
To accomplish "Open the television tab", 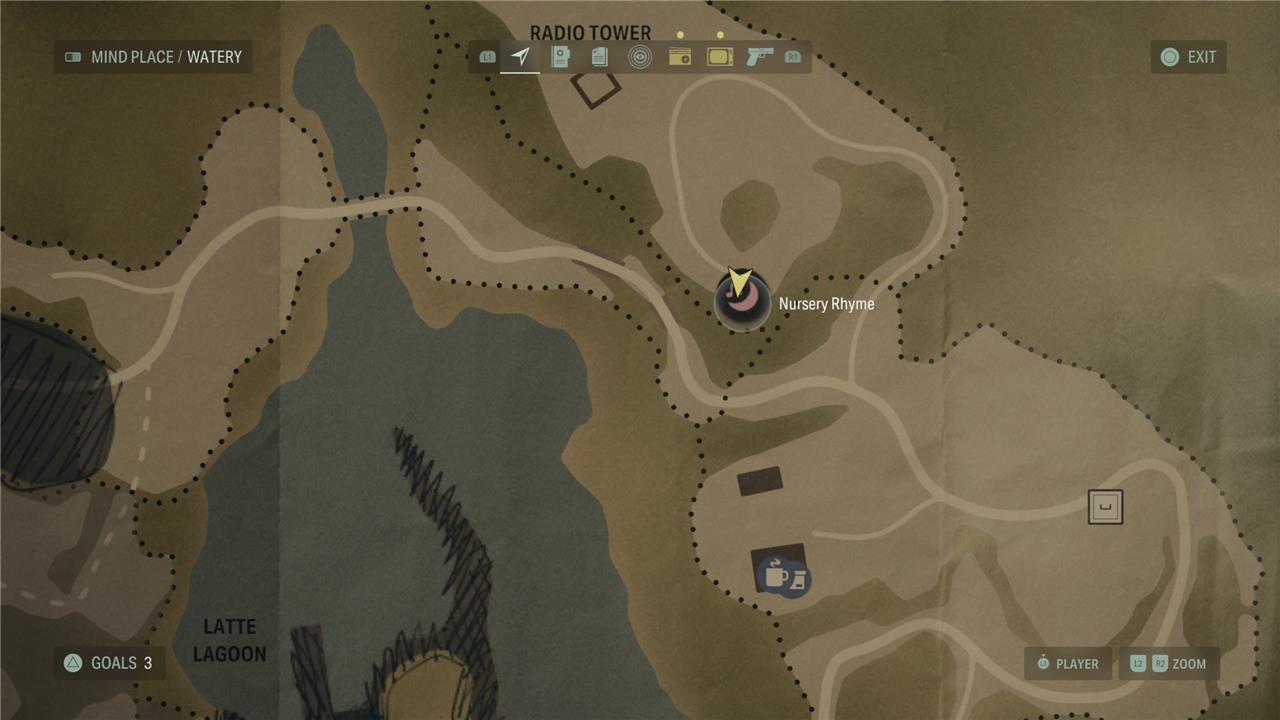I will pos(720,57).
